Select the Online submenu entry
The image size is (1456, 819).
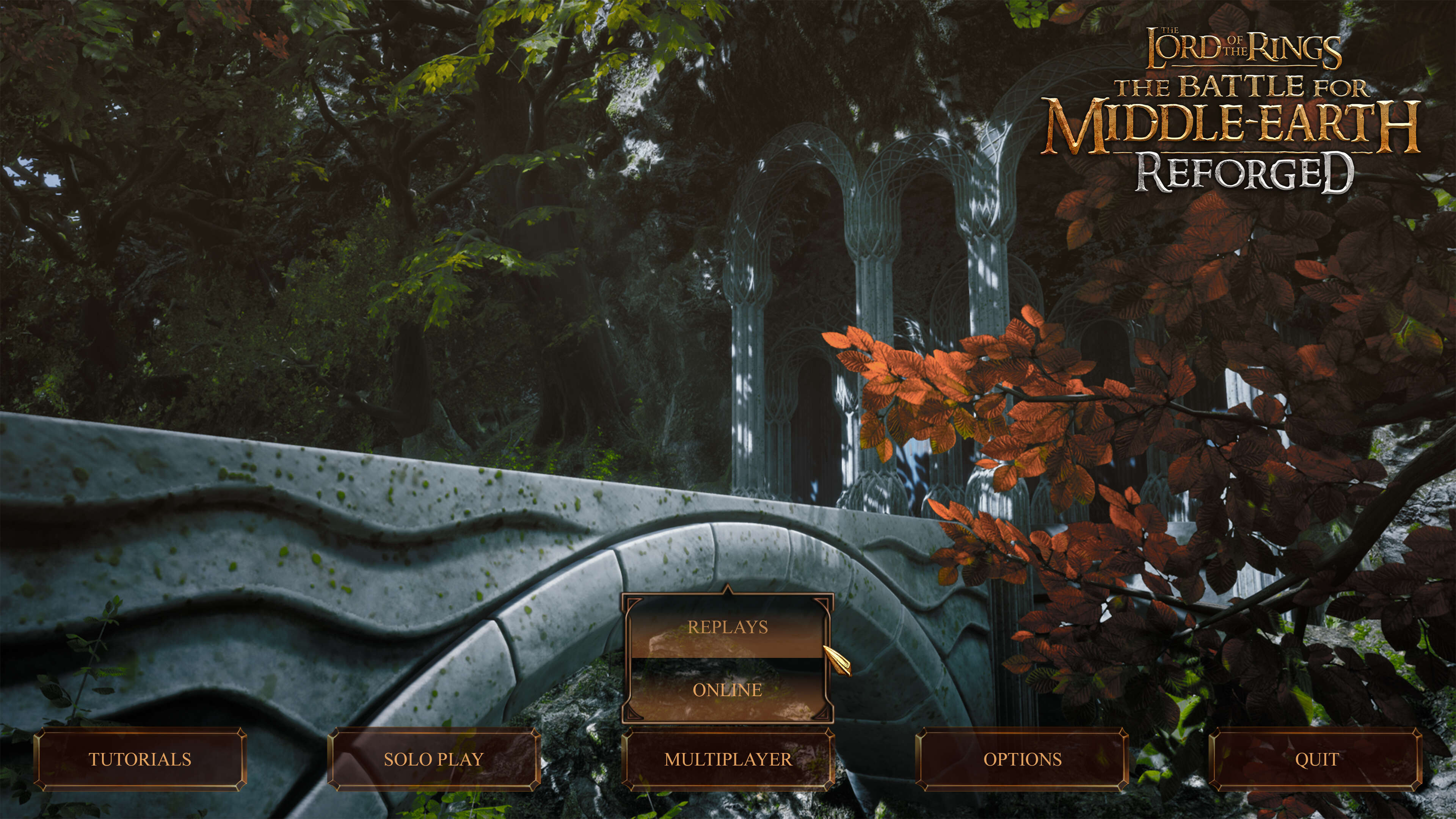[728, 690]
